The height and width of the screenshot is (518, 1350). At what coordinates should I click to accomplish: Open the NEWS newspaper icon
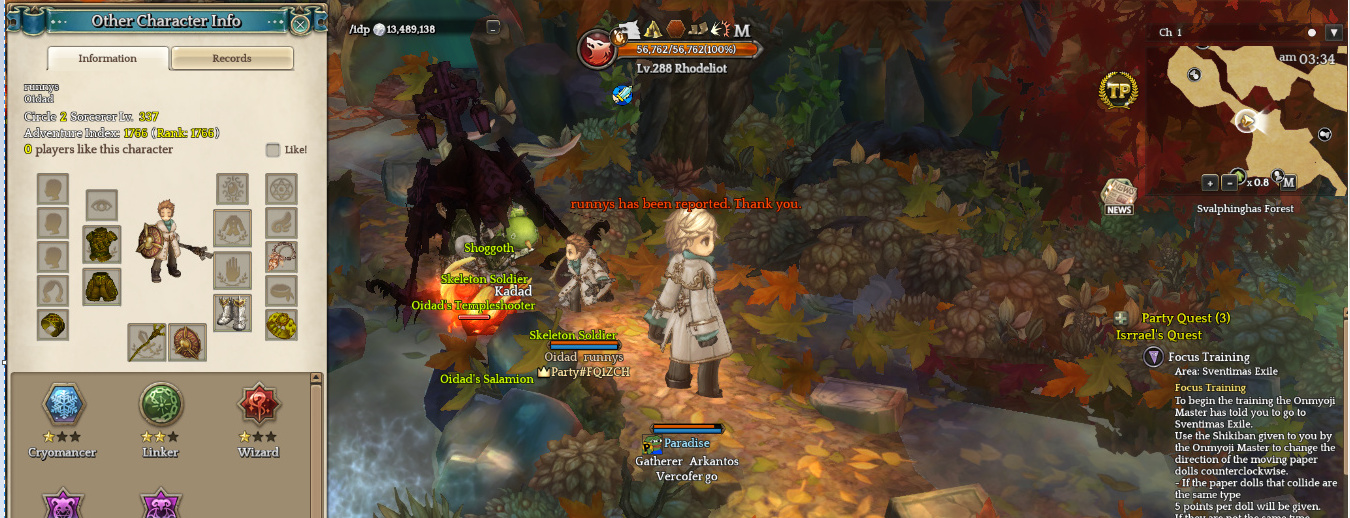coord(1118,196)
